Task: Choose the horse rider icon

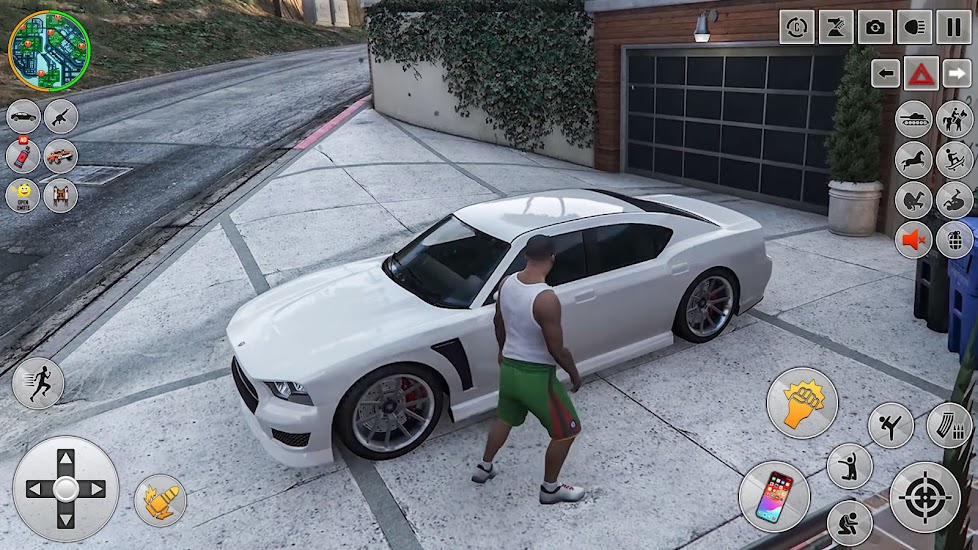Action: click(955, 119)
